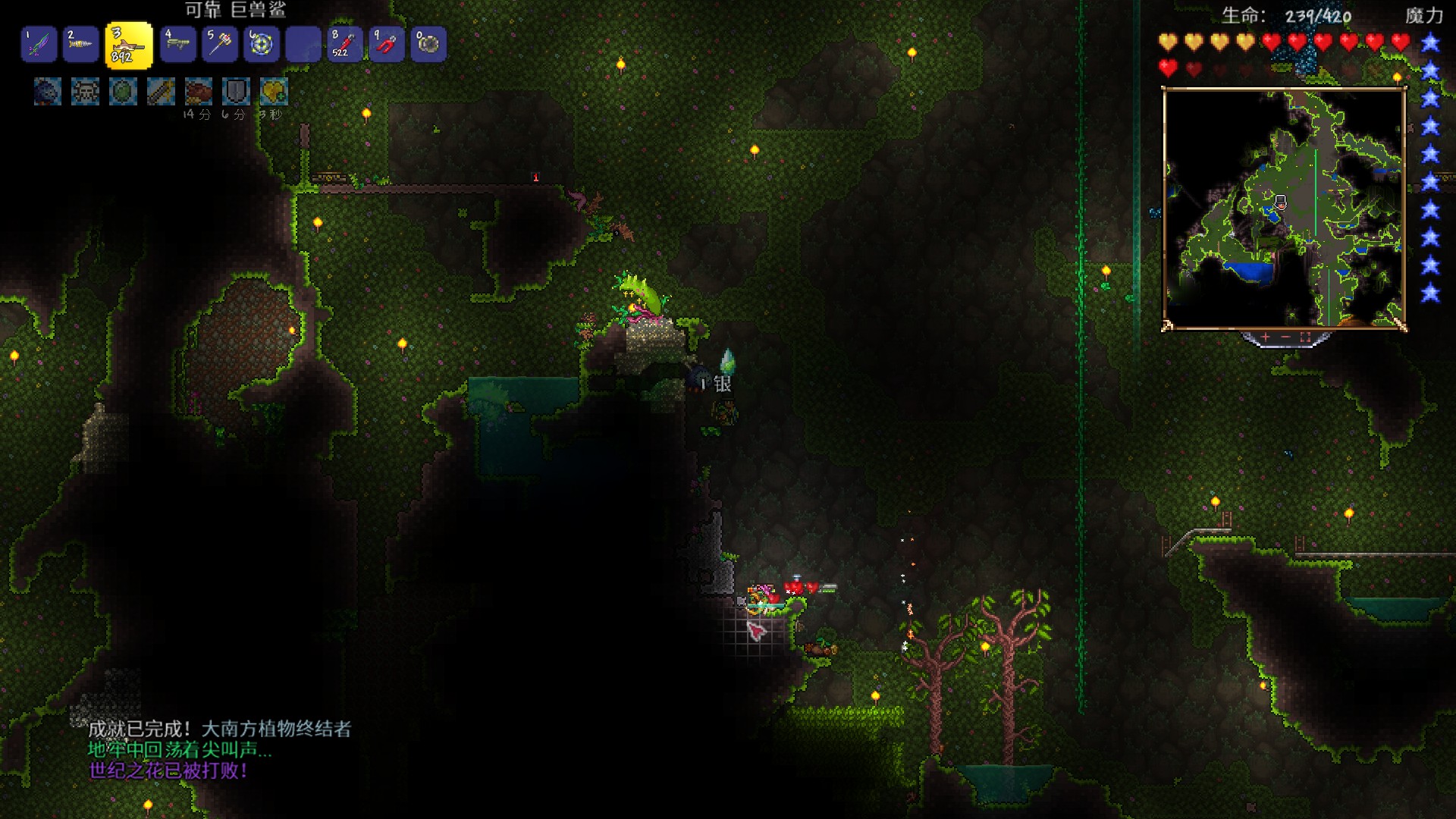The width and height of the screenshot is (1456, 819).
Task: Click the golden heart regeneration buff icon
Action: pyautogui.click(x=274, y=93)
